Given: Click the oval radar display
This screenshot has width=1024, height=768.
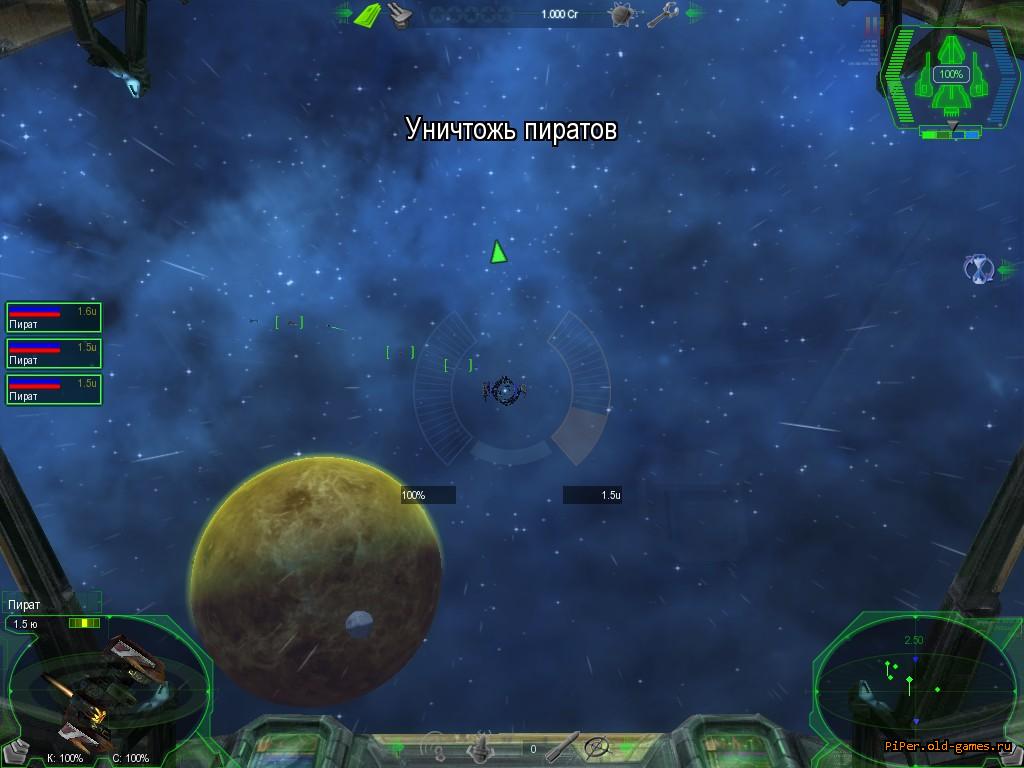Looking at the screenshot, I should pos(917,686).
